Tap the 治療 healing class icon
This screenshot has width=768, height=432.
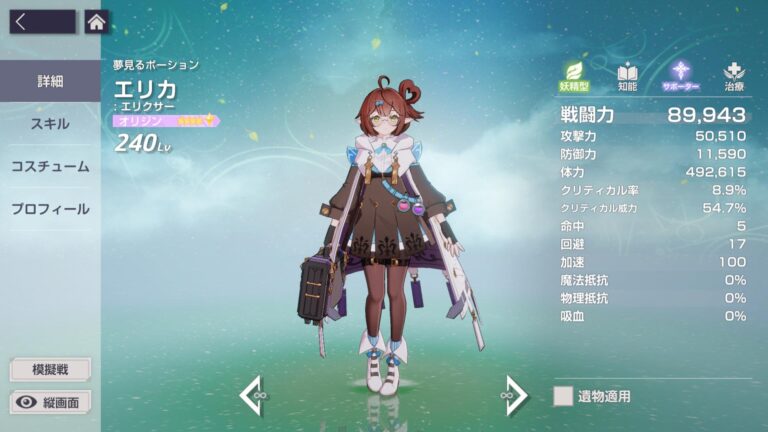click(735, 76)
